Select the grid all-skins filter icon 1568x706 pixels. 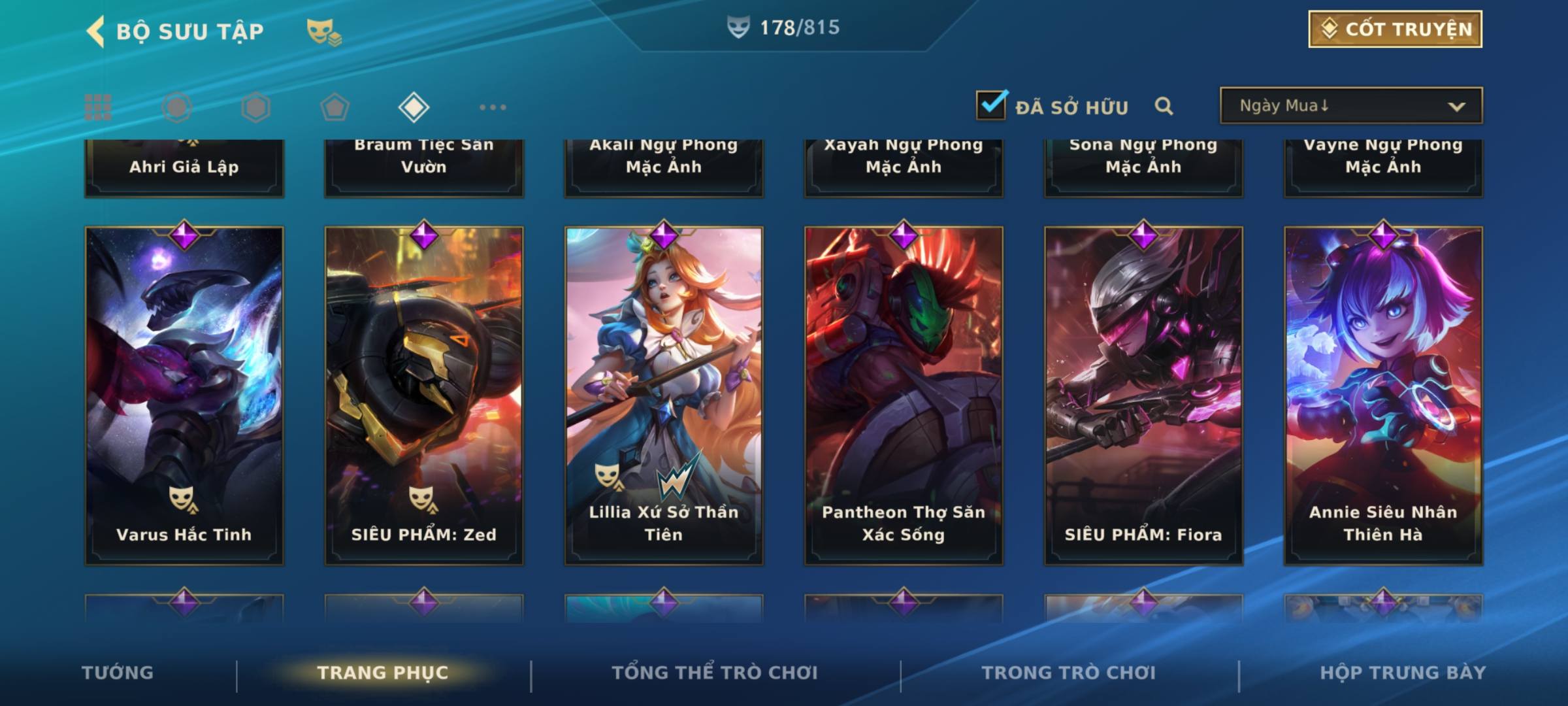point(98,107)
